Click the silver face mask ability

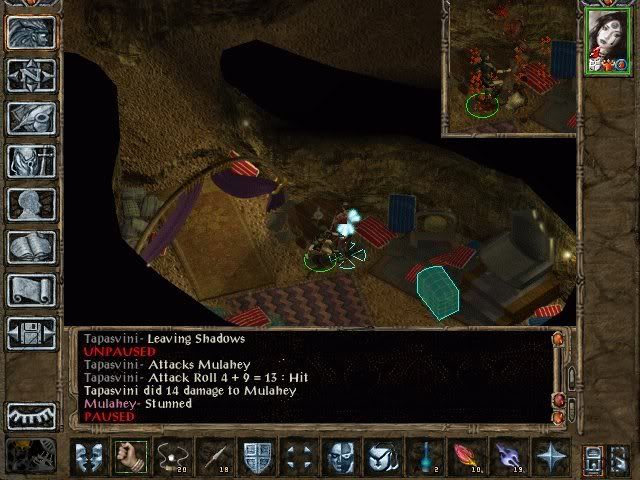pos(341,457)
